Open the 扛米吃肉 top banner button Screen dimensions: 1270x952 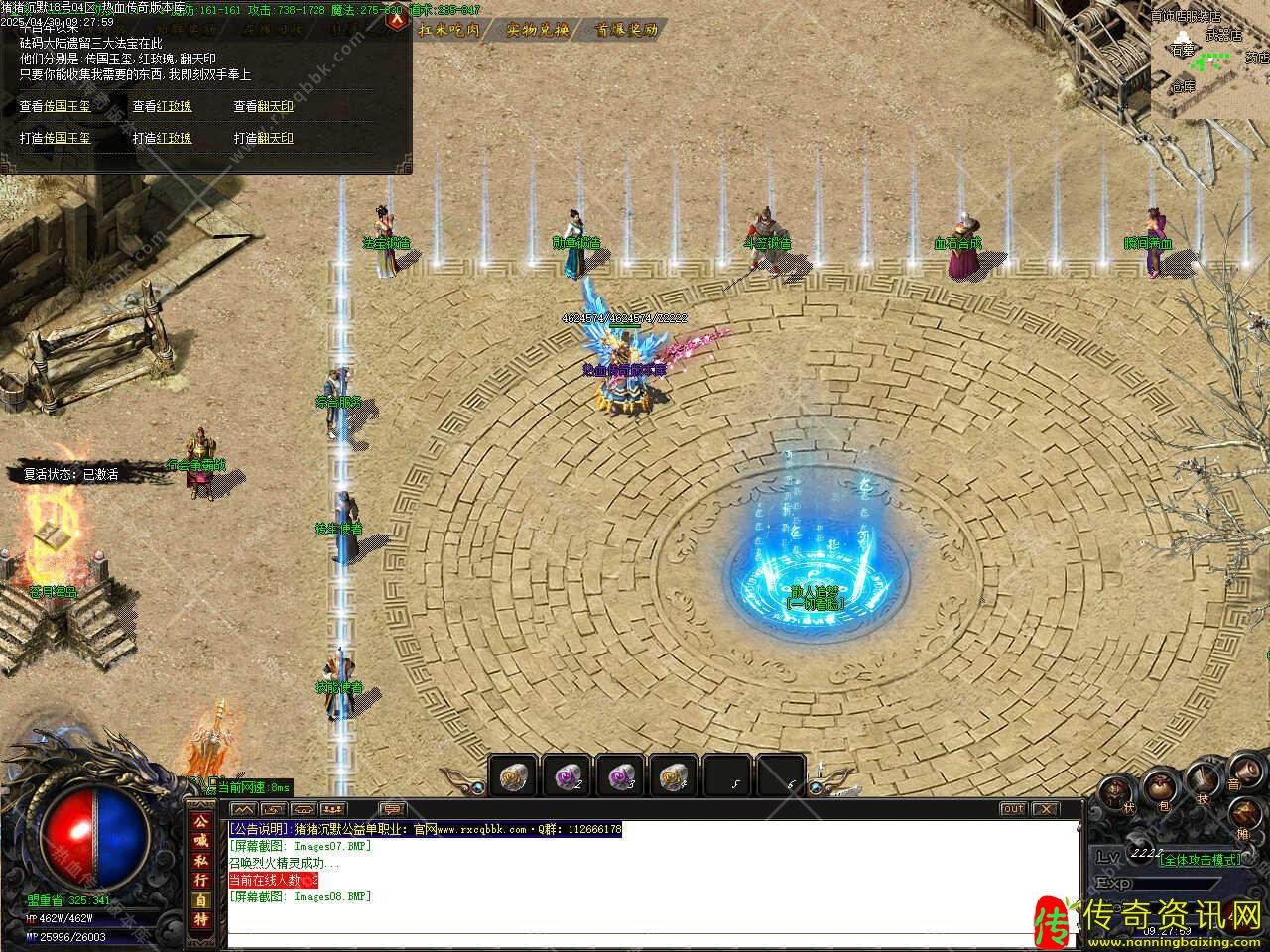(x=449, y=30)
